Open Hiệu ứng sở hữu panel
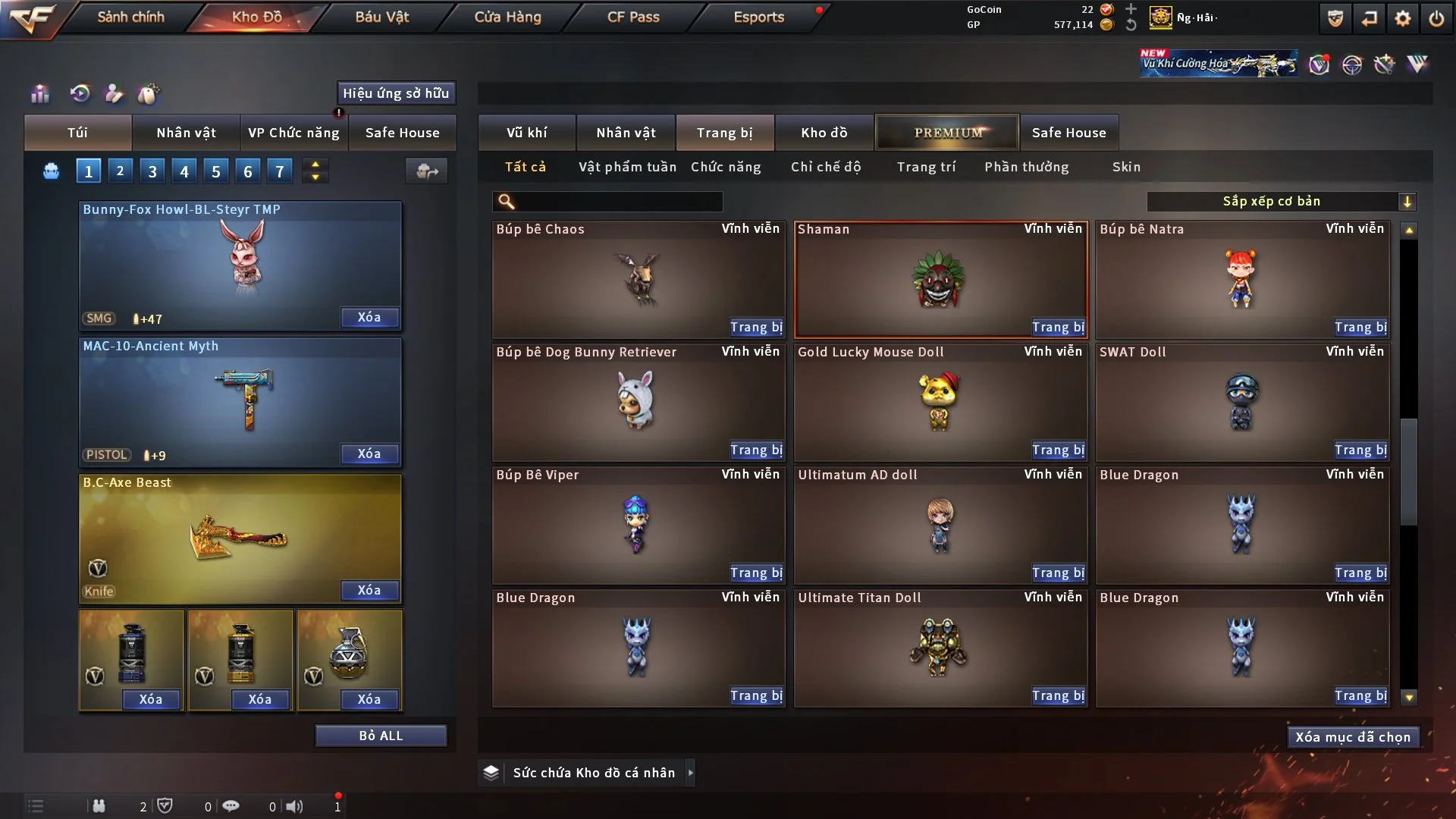 pos(396,93)
